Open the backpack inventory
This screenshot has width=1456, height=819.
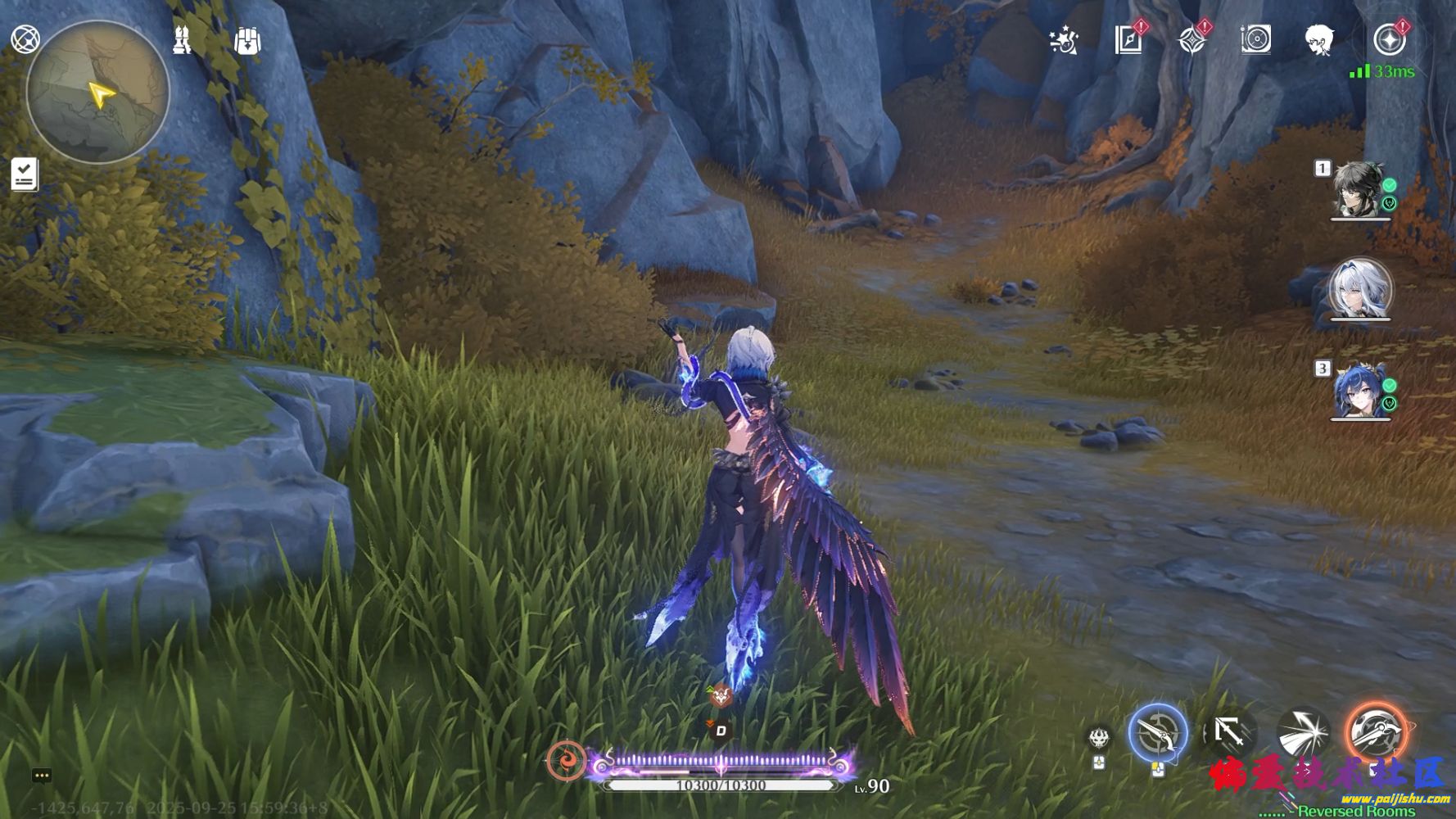pos(247,40)
